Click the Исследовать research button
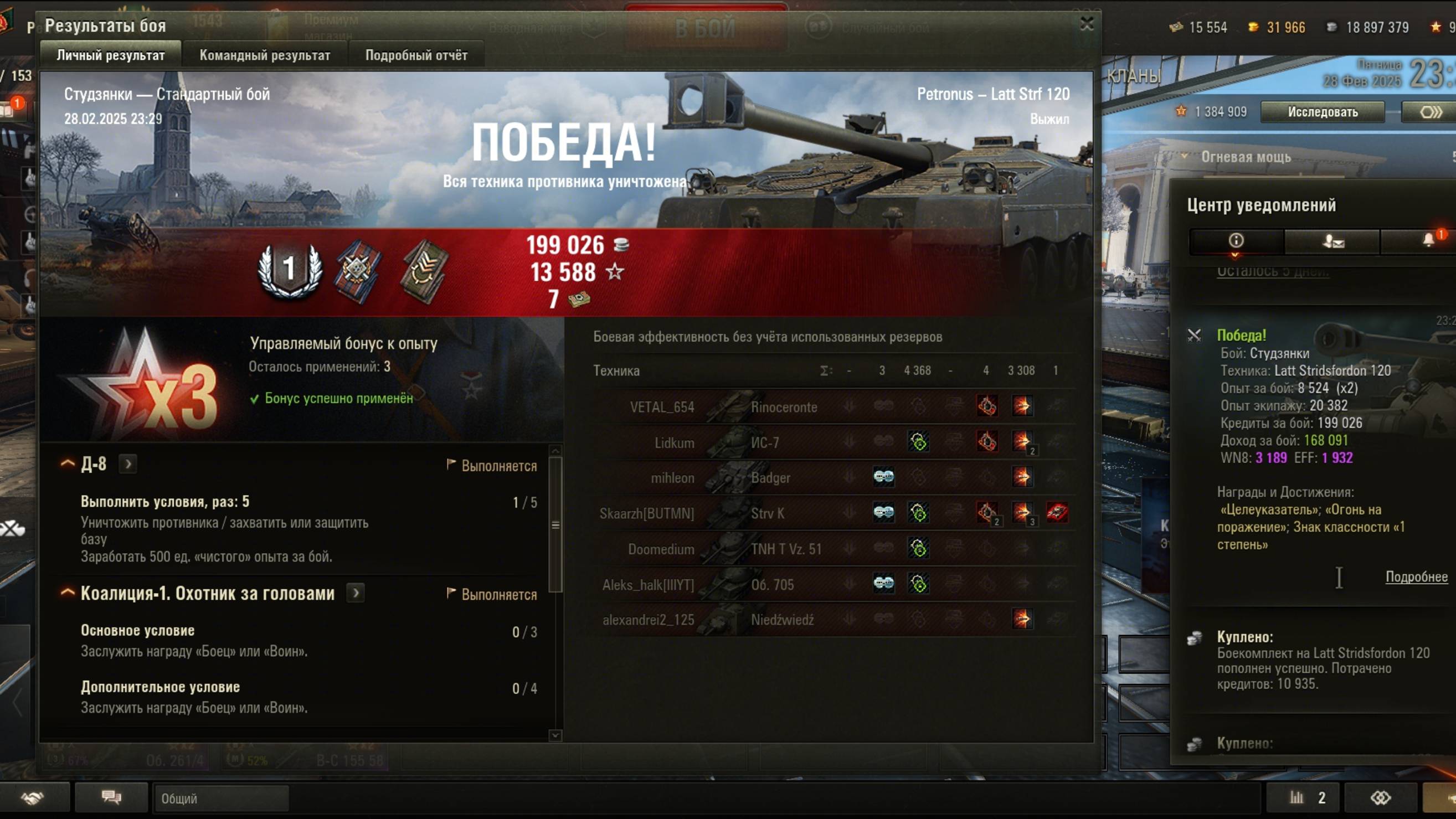Viewport: 1456px width, 819px height. (1322, 112)
